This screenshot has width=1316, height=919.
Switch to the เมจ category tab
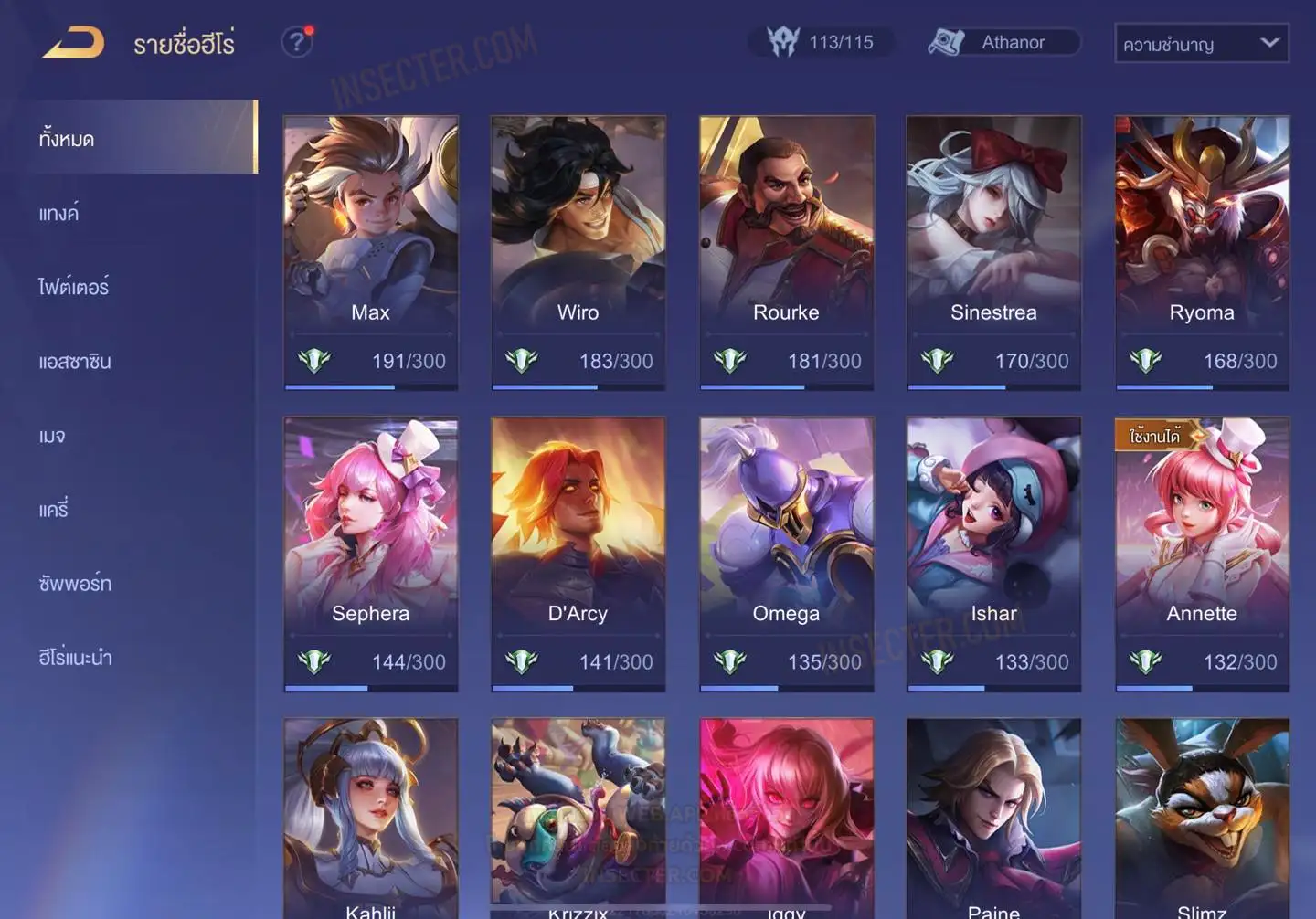(52, 436)
